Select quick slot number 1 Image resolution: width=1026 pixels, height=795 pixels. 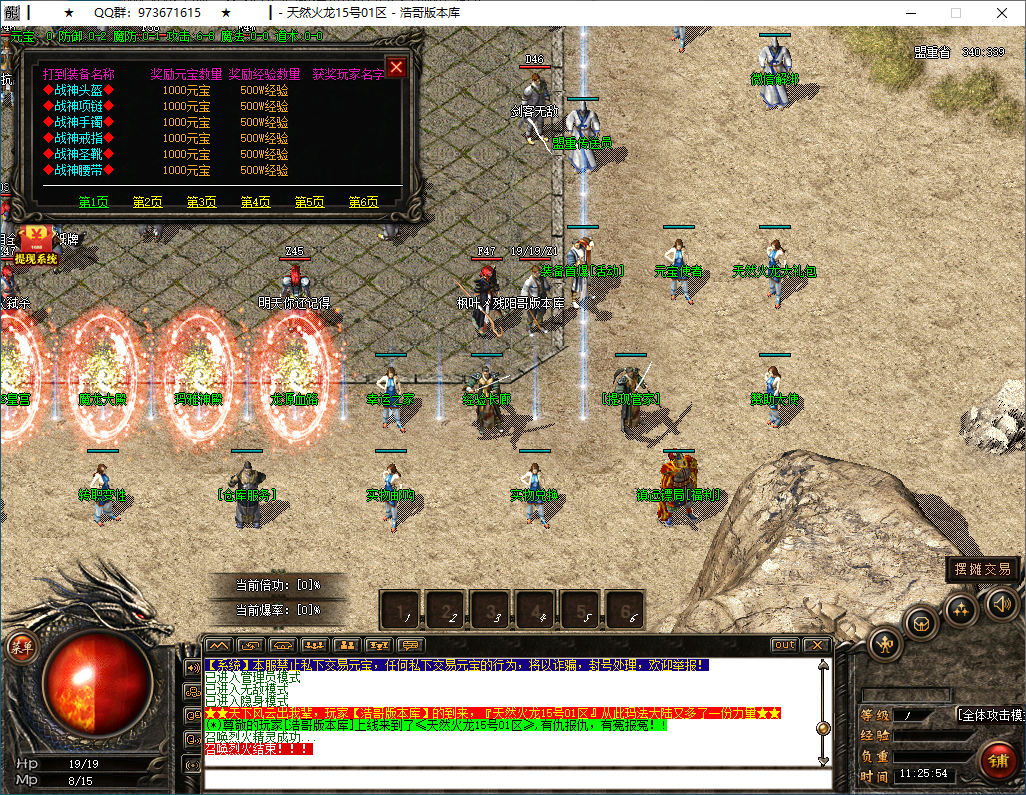tap(402, 610)
